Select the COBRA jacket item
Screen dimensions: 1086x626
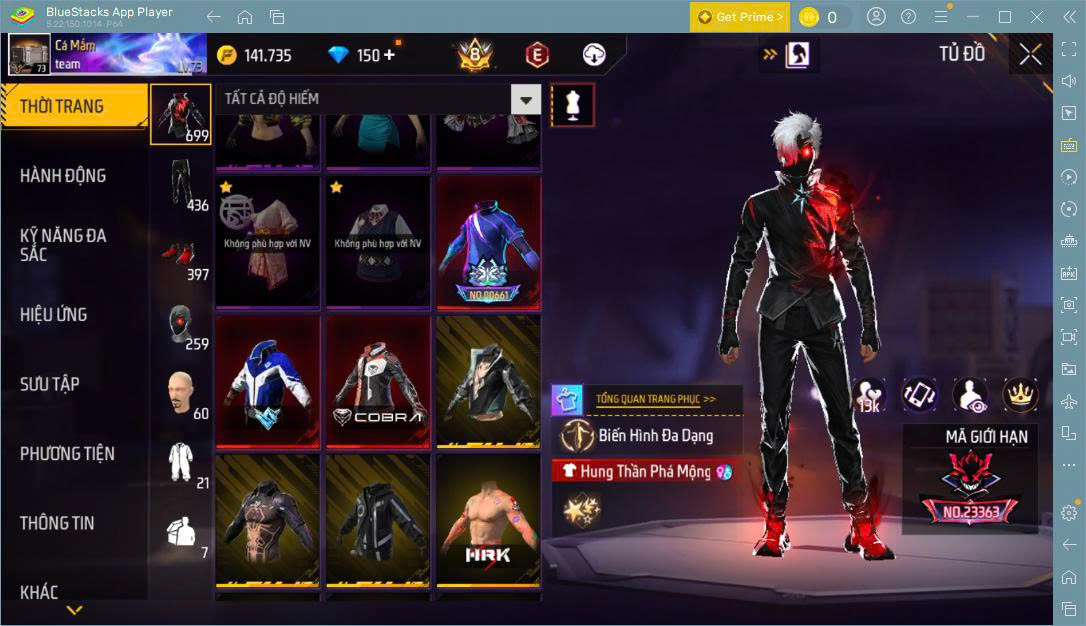[378, 381]
